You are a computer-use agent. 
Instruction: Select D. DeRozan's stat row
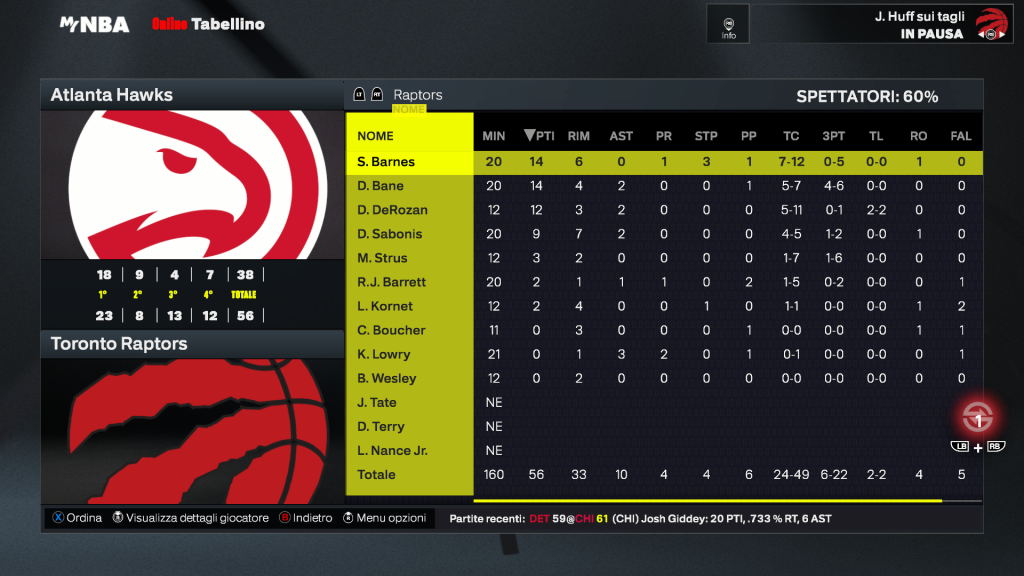392,210
